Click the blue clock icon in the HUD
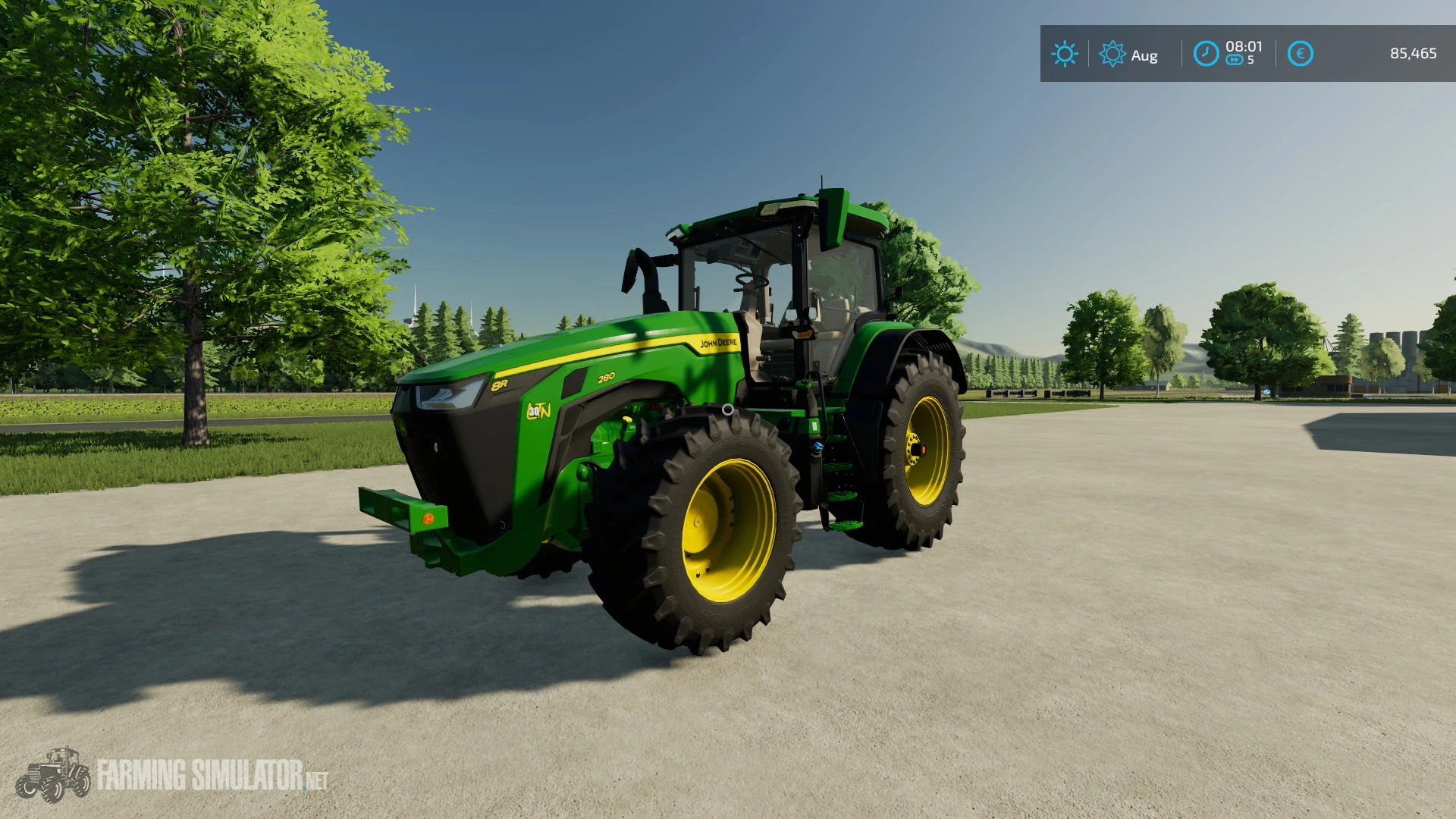The image size is (1456, 819). tap(1206, 54)
